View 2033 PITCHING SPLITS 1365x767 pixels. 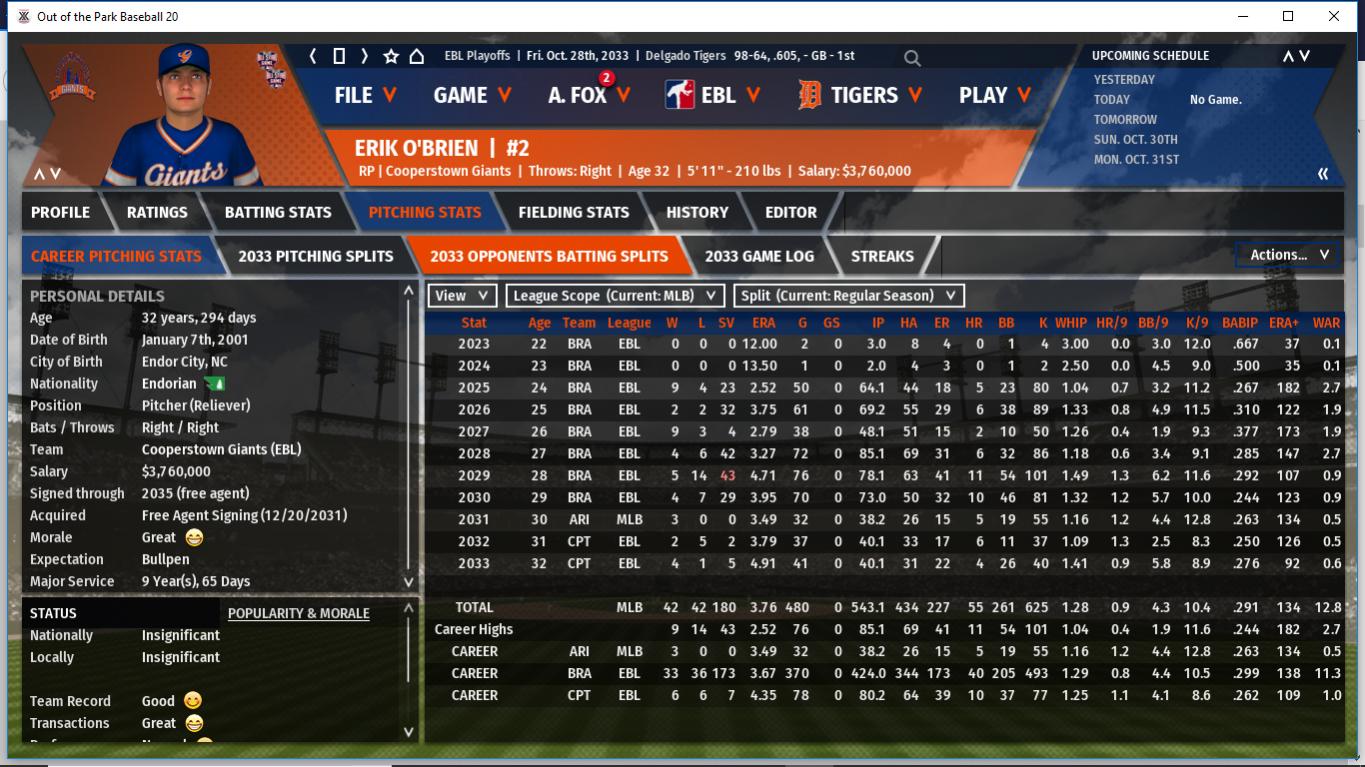(315, 256)
